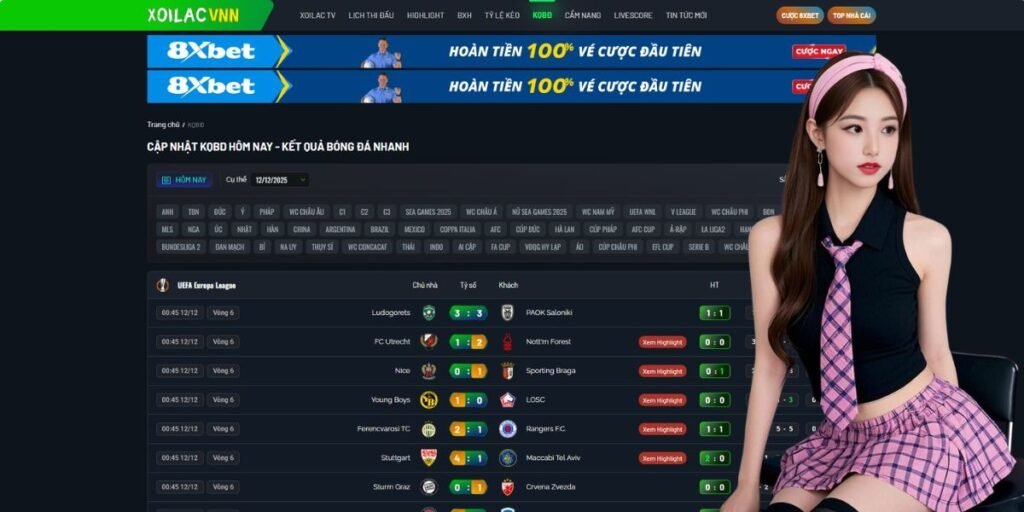Watch highlight for FC Utrecht vs Nott'm Forest
Viewport: 1024px width, 512px height.
[x=662, y=342]
